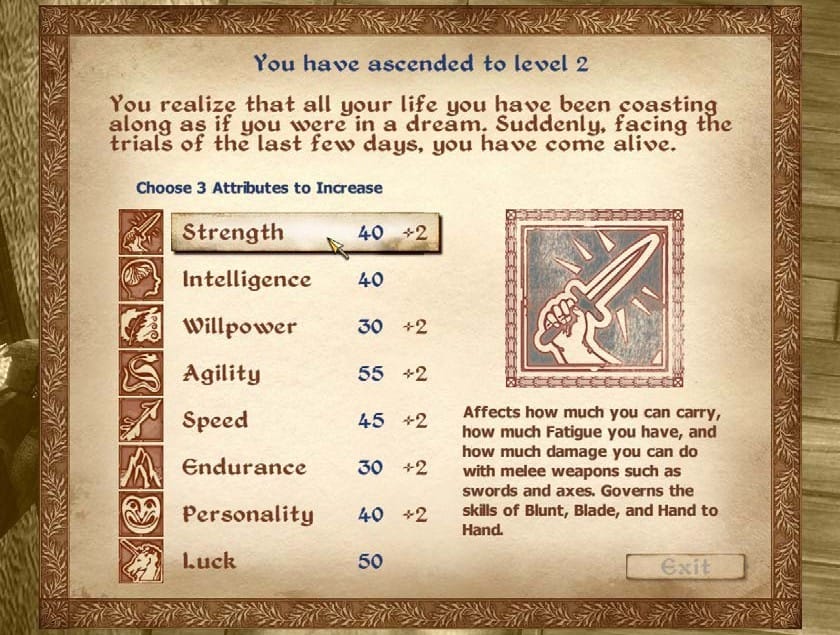This screenshot has height=635, width=840.
Task: Pick Willpower as an attribute increase
Action: pos(239,327)
